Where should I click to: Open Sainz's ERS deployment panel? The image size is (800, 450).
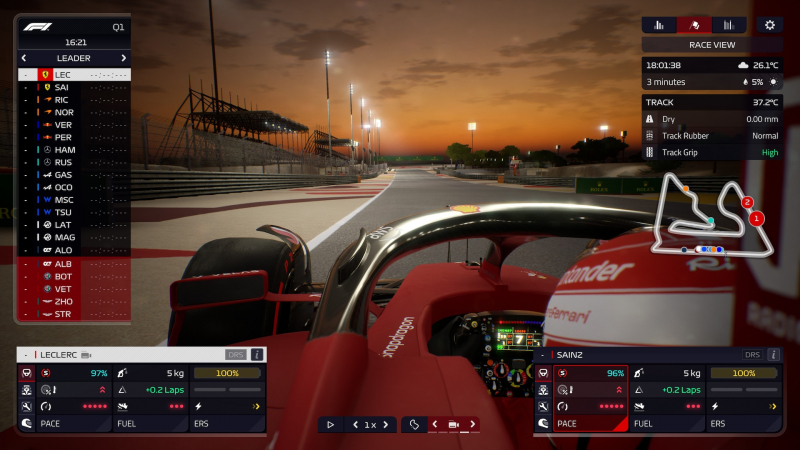coord(743,424)
